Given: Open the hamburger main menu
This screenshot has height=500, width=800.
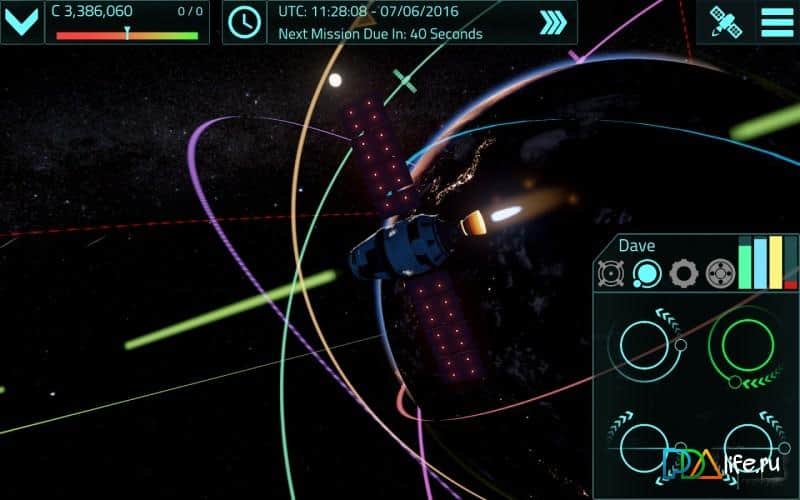Looking at the screenshot, I should click(x=775, y=22).
